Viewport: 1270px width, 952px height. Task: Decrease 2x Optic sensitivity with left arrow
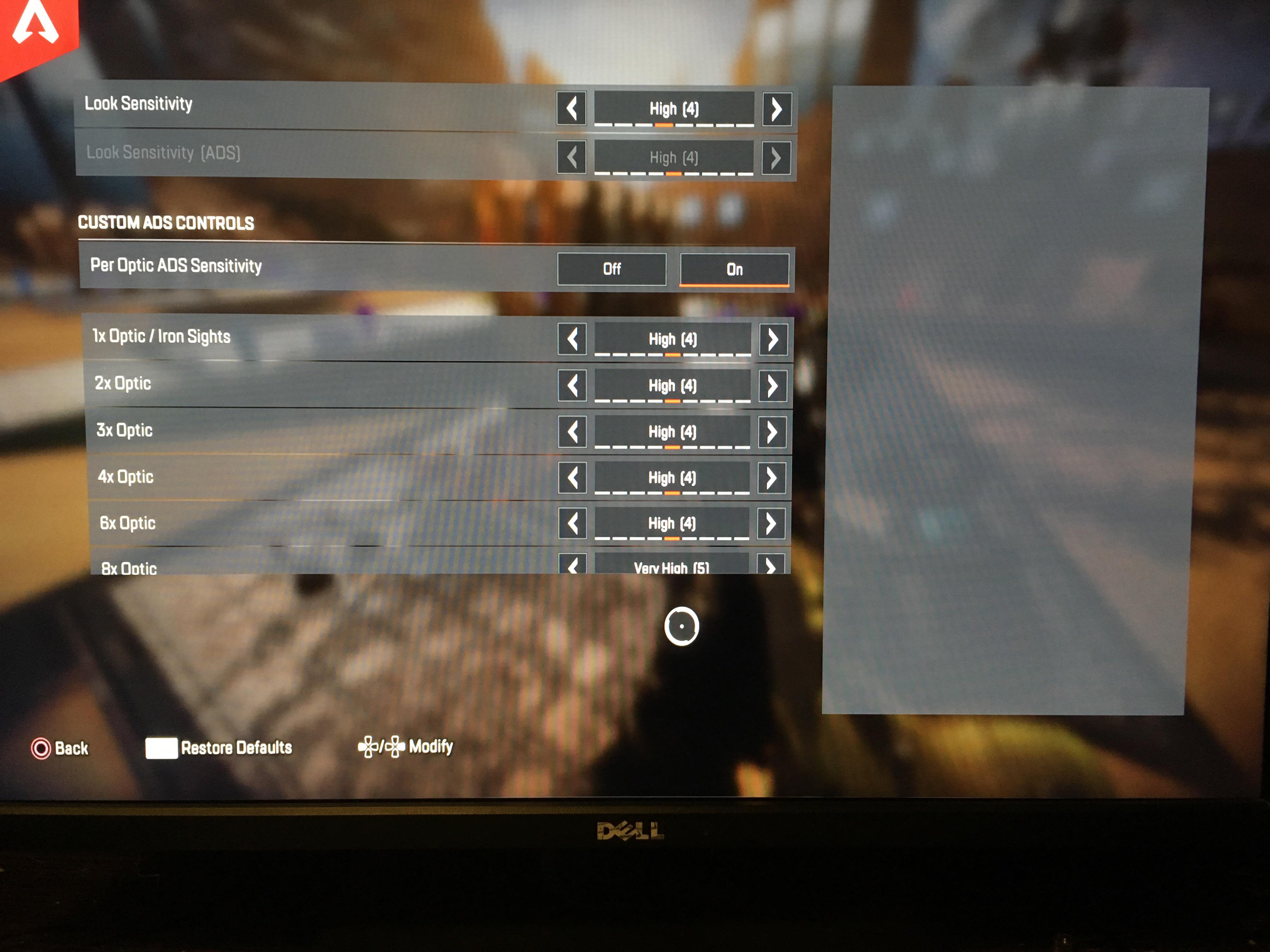[572, 386]
